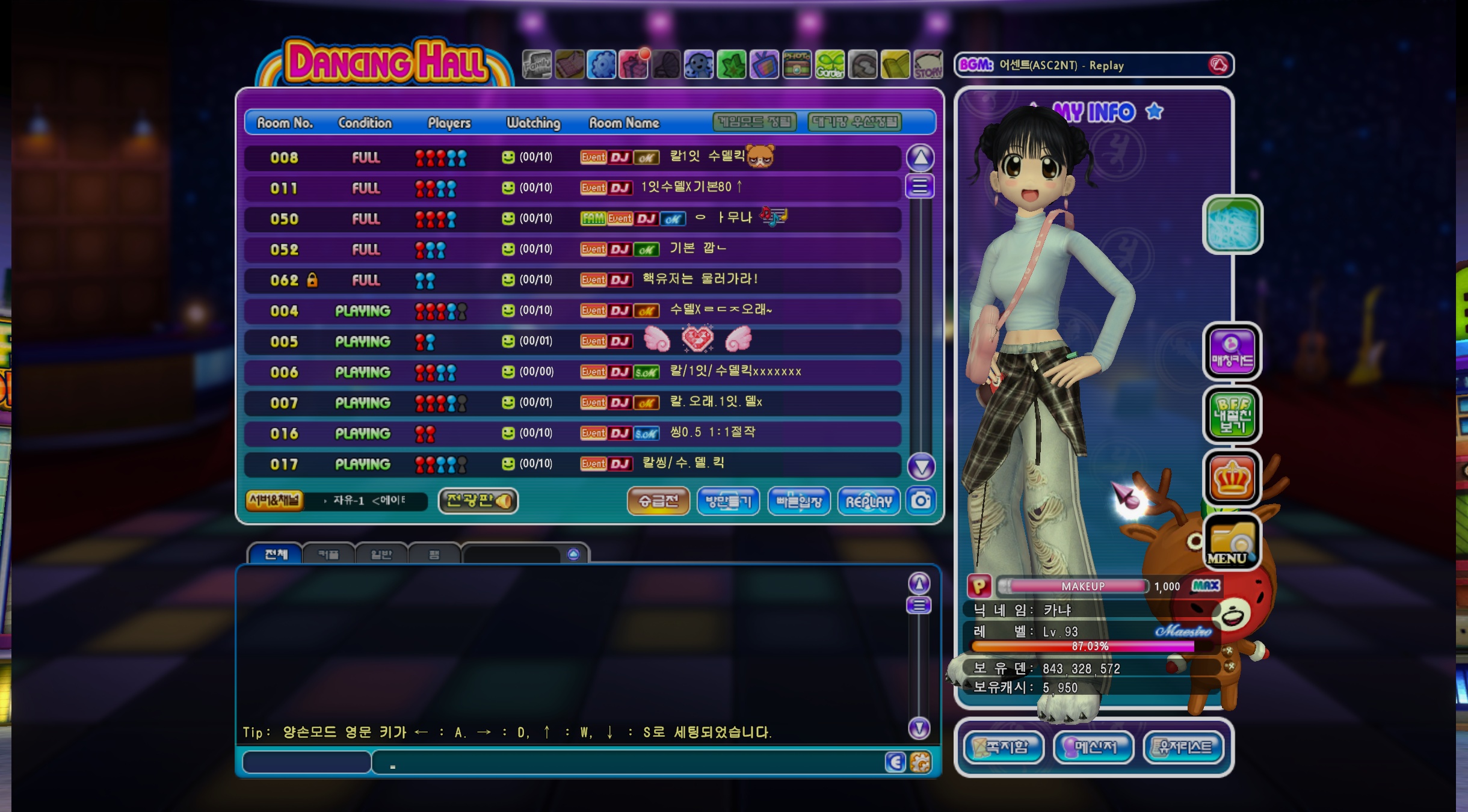
Task: Open the MENU folder button
Action: [1231, 543]
